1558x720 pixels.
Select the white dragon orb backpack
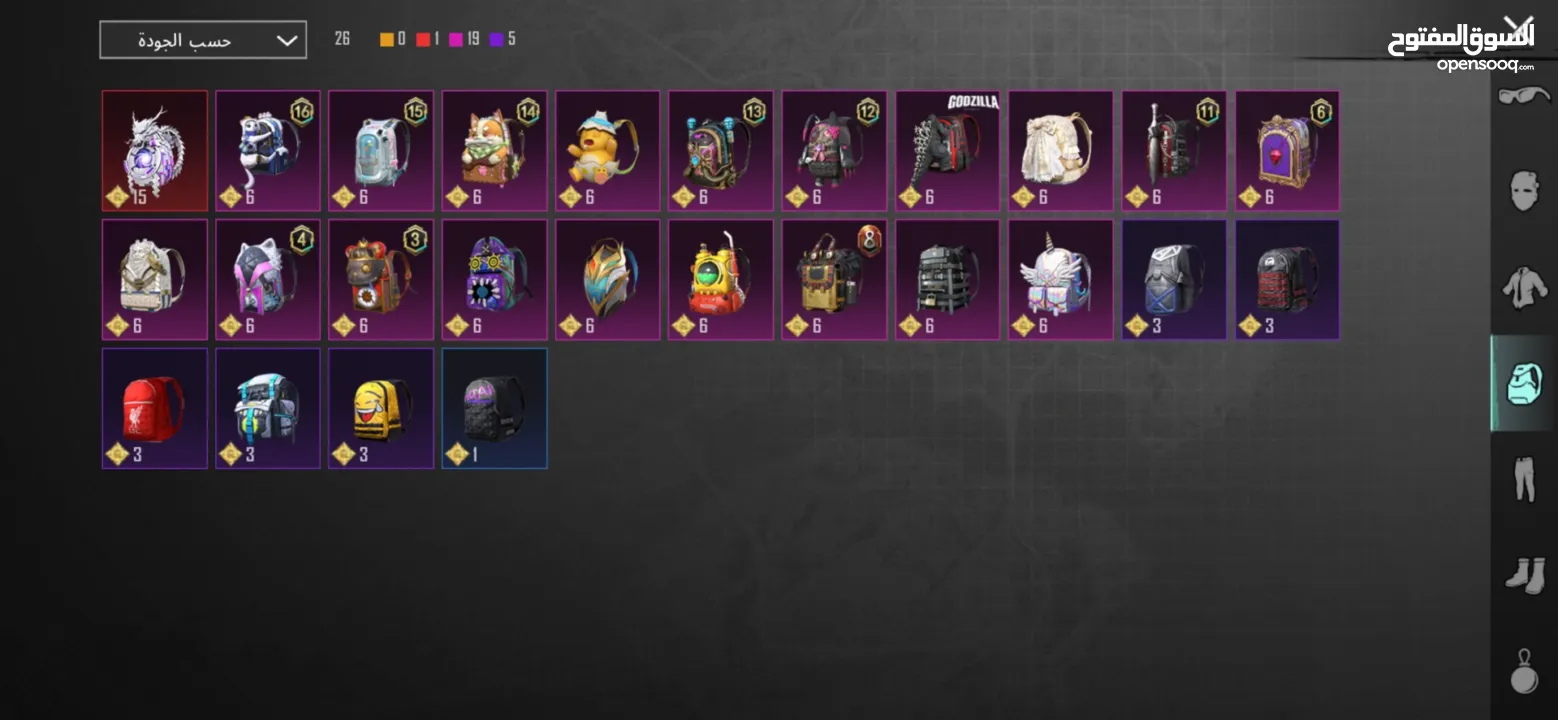(x=155, y=151)
